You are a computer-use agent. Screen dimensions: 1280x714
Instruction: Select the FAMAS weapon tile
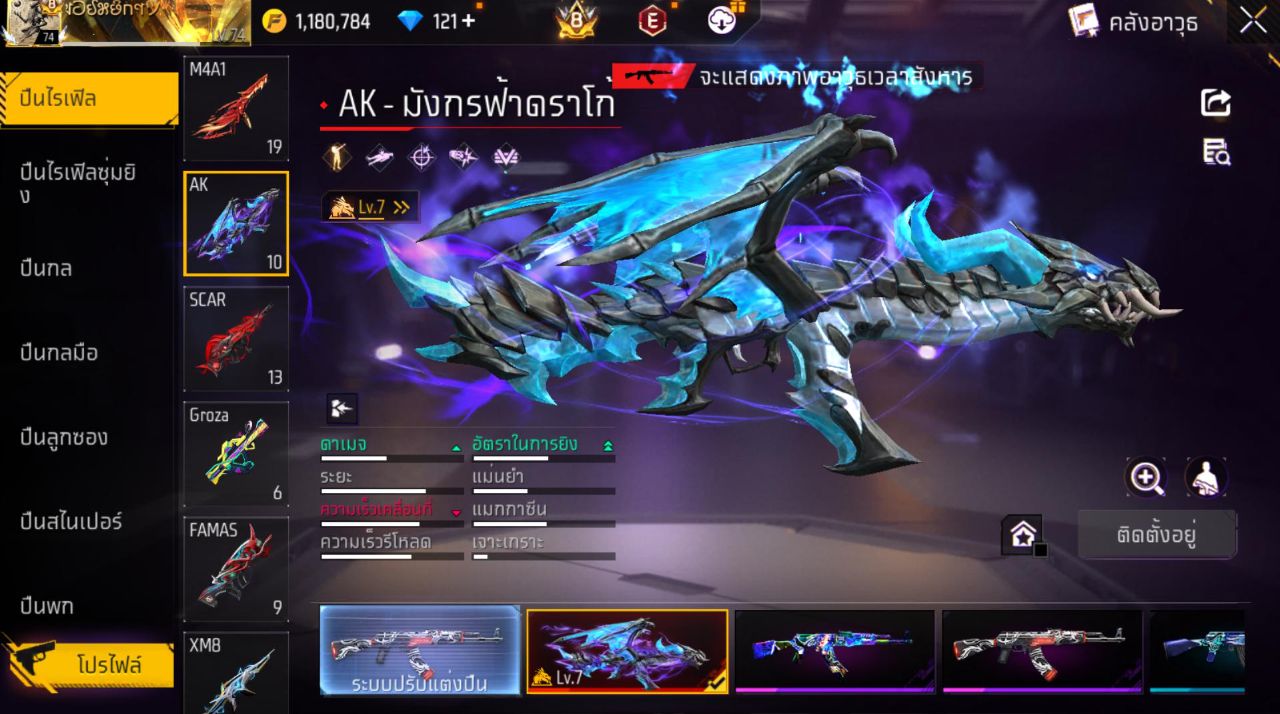pos(236,569)
